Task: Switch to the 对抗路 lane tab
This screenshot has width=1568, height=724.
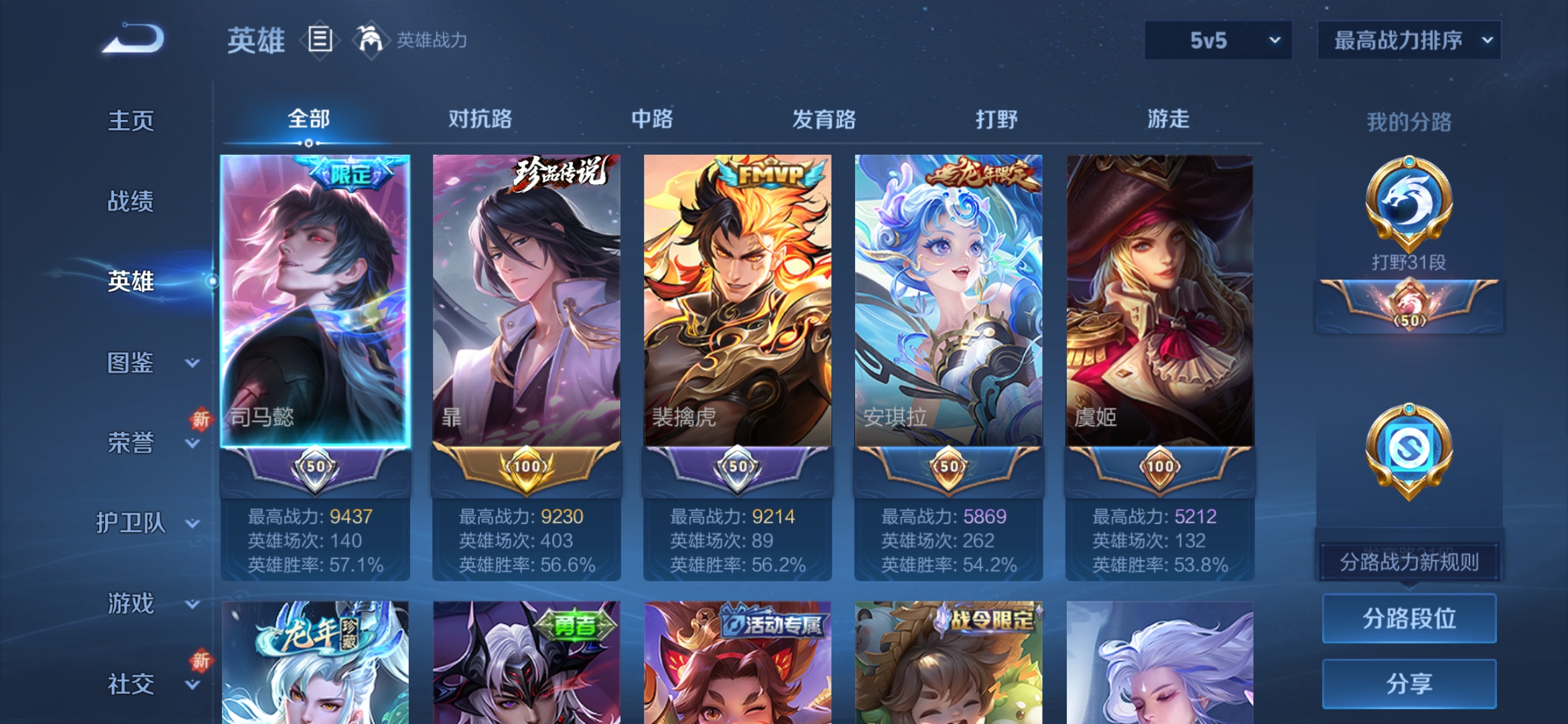Action: point(481,119)
